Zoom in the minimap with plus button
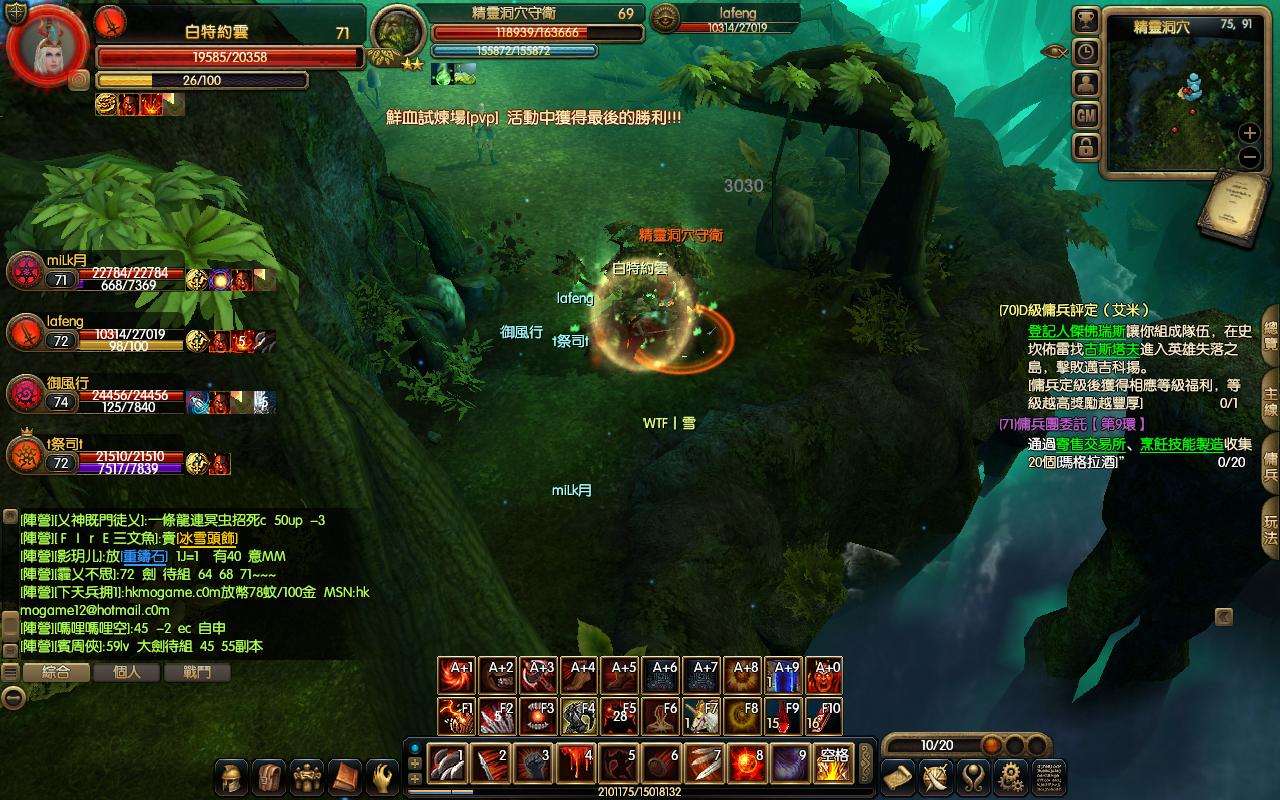 [x=1249, y=133]
